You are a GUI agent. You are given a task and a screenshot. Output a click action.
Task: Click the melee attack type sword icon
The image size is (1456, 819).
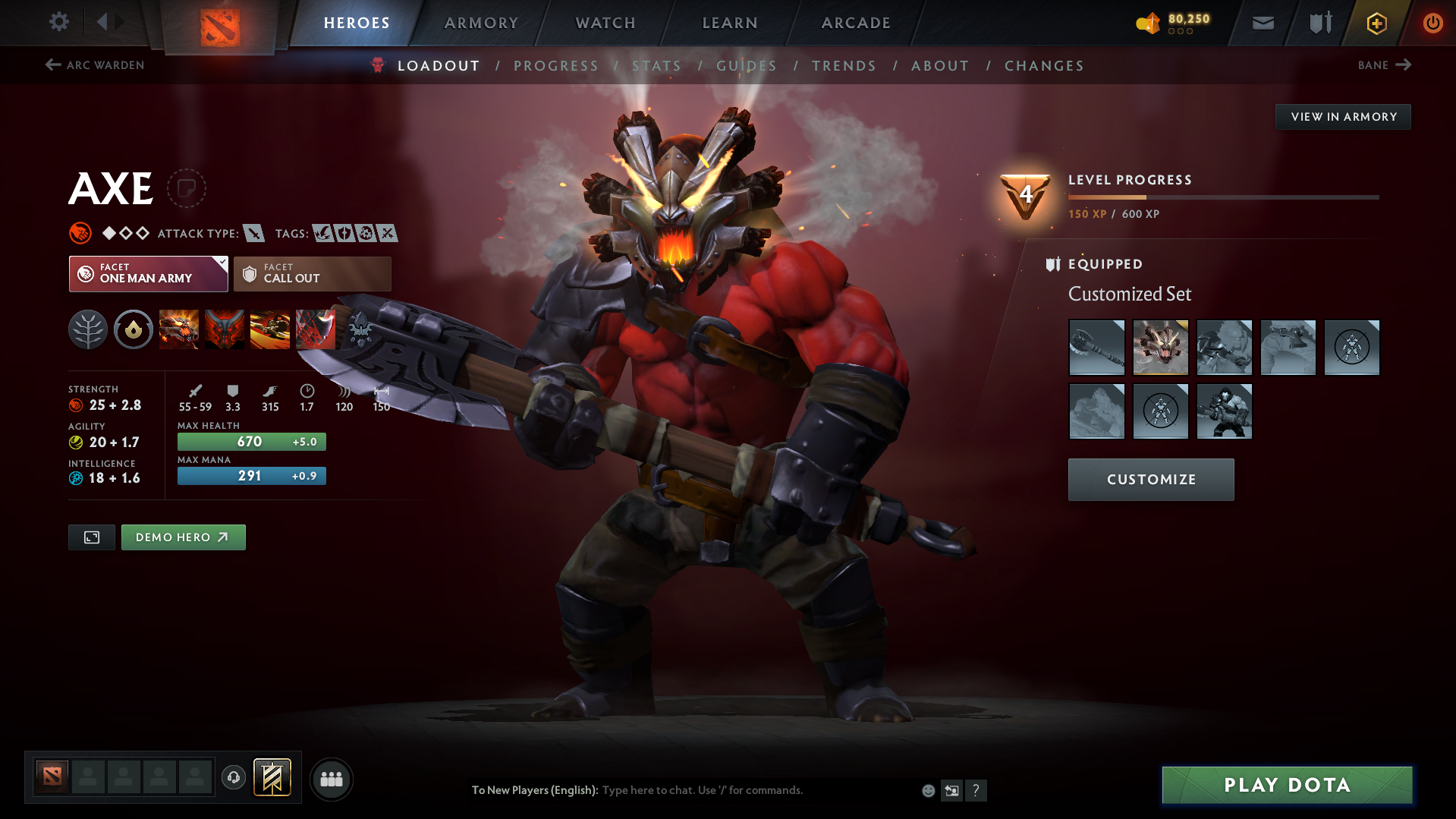[x=253, y=233]
